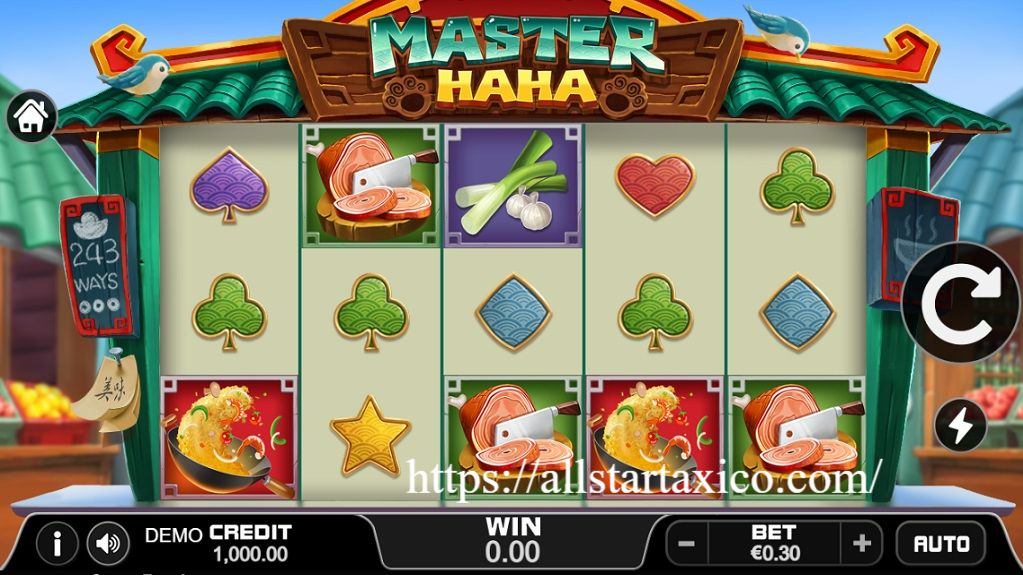The height and width of the screenshot is (575, 1023).
Task: Increase the bet with plus button
Action: click(x=861, y=544)
